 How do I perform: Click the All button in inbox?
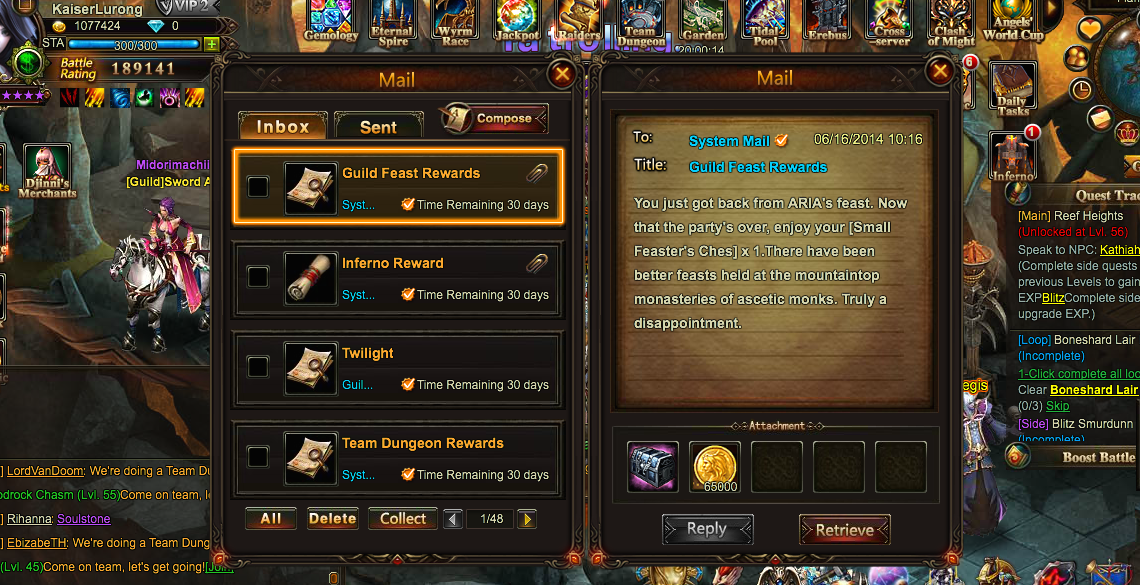pos(271,519)
